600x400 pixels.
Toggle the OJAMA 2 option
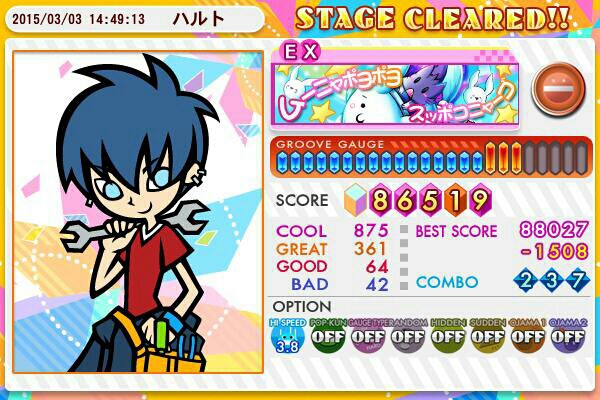(x=567, y=337)
